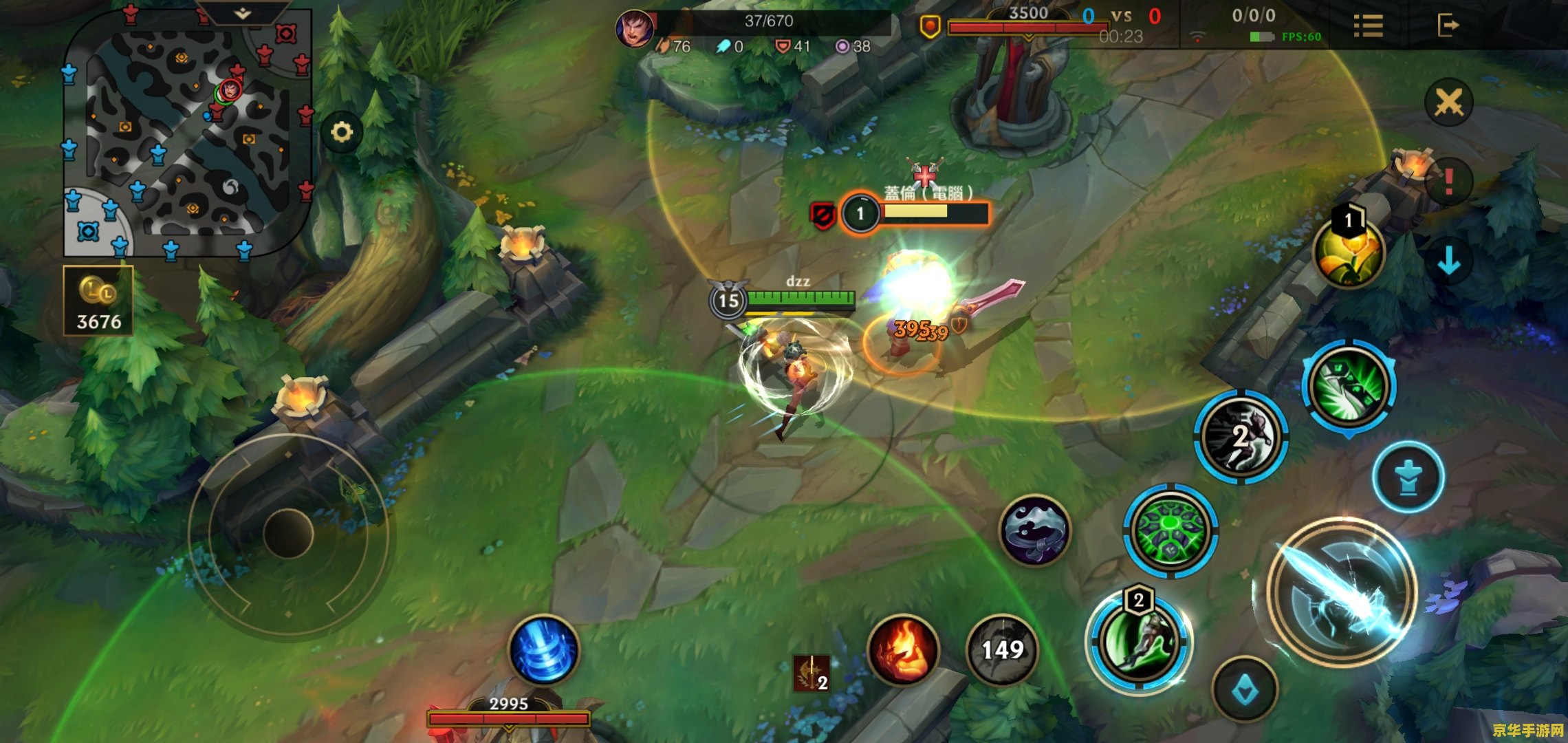Tap the exit game icon

(1447, 26)
